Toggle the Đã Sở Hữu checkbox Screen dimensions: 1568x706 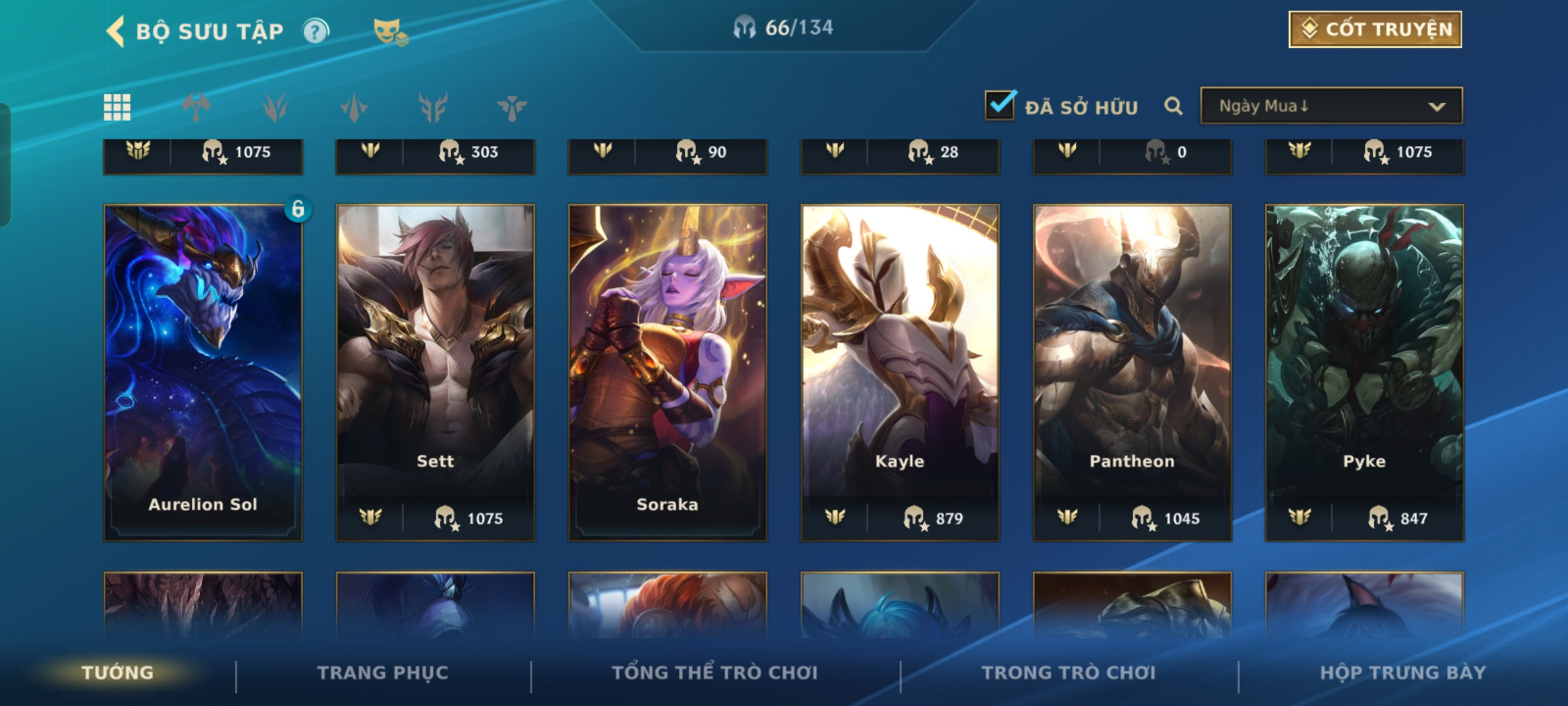point(1000,105)
